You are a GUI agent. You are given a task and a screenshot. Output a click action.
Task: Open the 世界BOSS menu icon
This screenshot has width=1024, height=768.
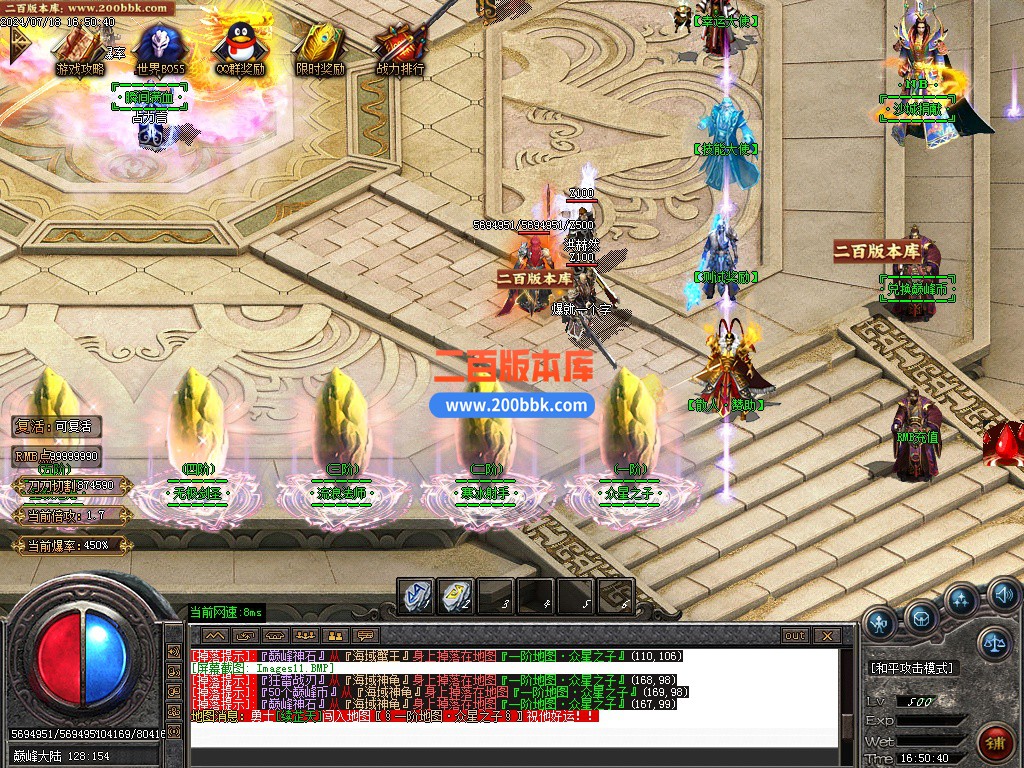(158, 46)
